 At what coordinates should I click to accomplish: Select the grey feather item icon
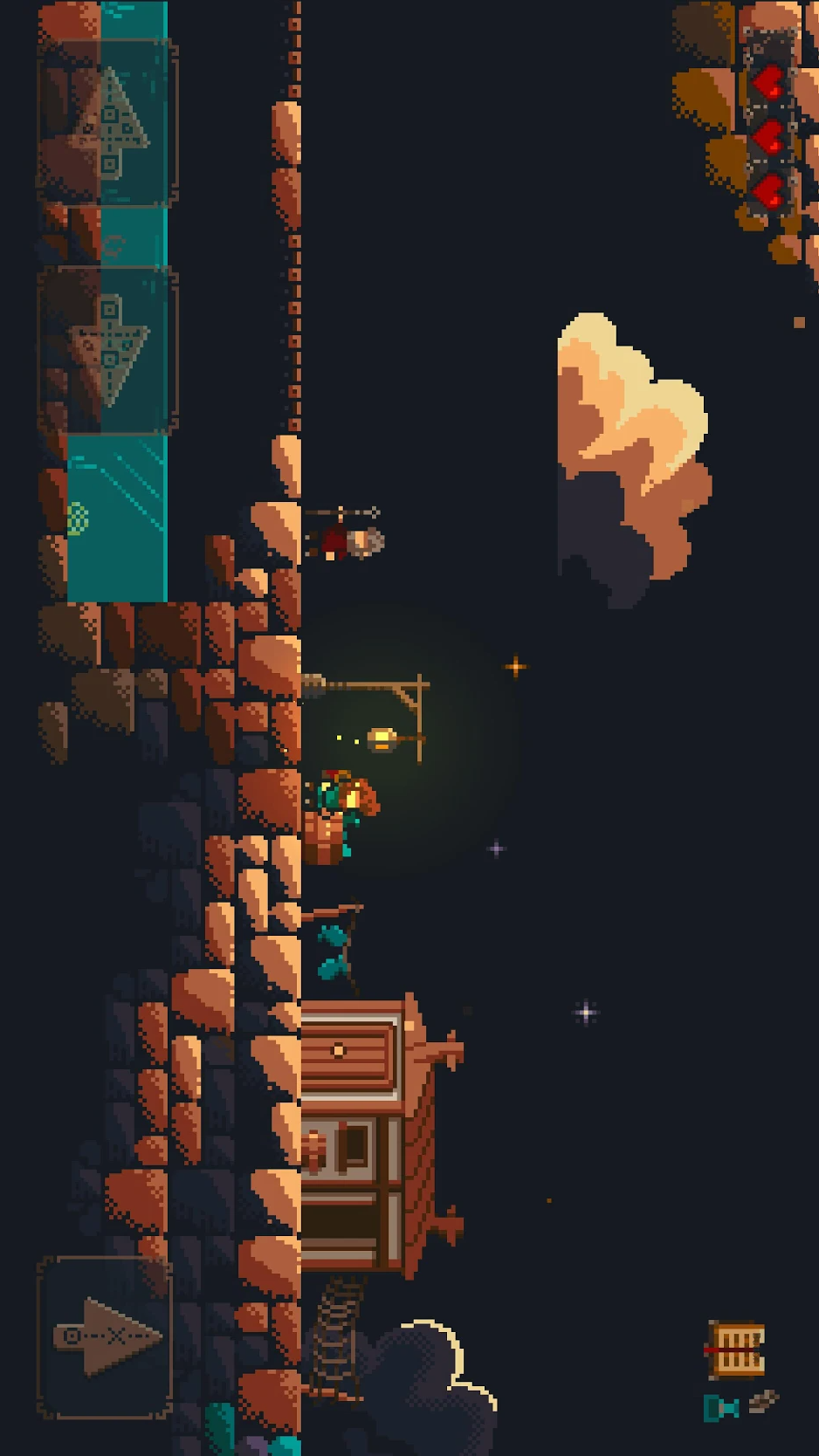pyautogui.click(x=763, y=1401)
